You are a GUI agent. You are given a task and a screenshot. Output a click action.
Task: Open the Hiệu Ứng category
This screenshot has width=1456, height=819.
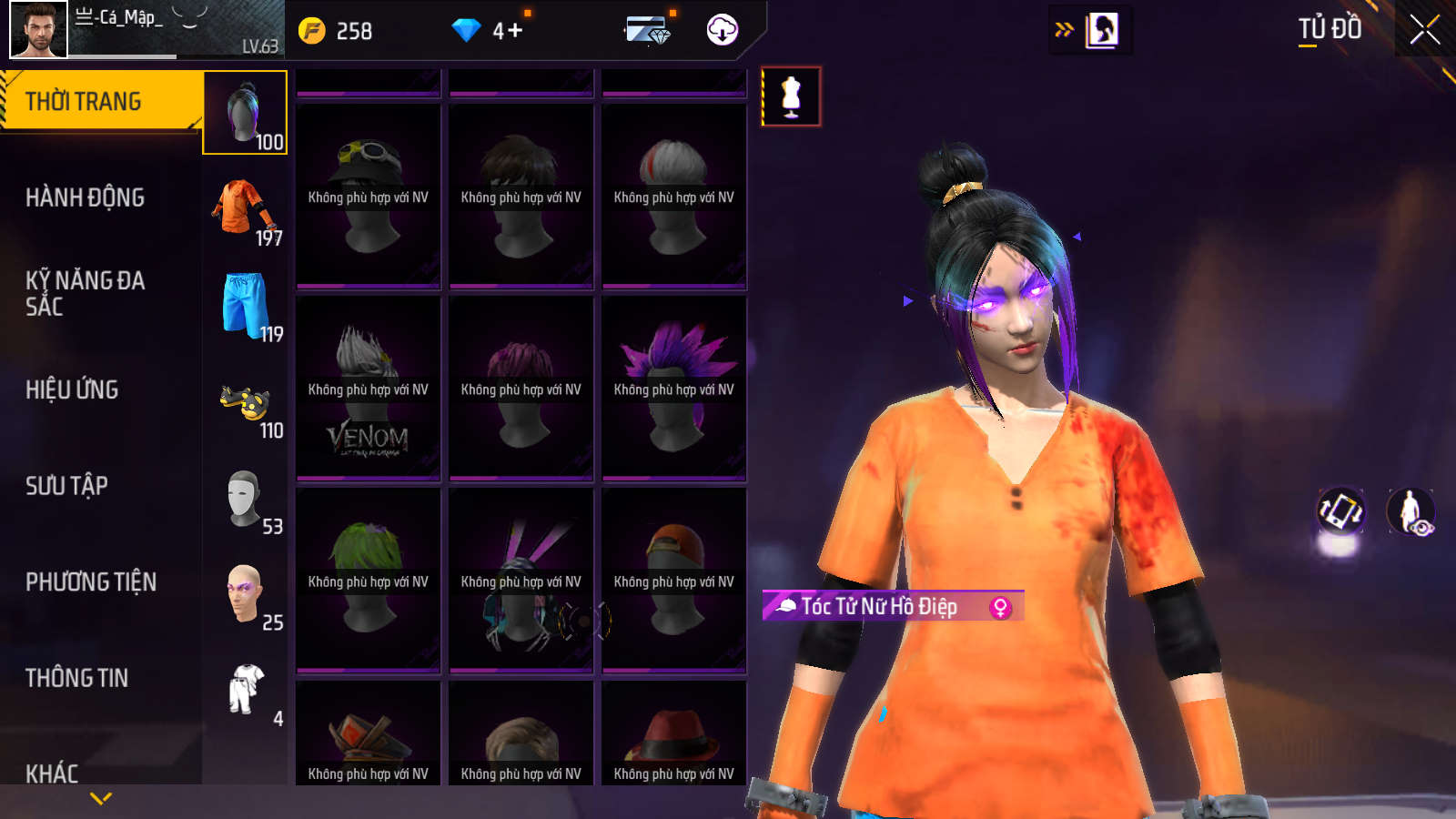tap(72, 389)
